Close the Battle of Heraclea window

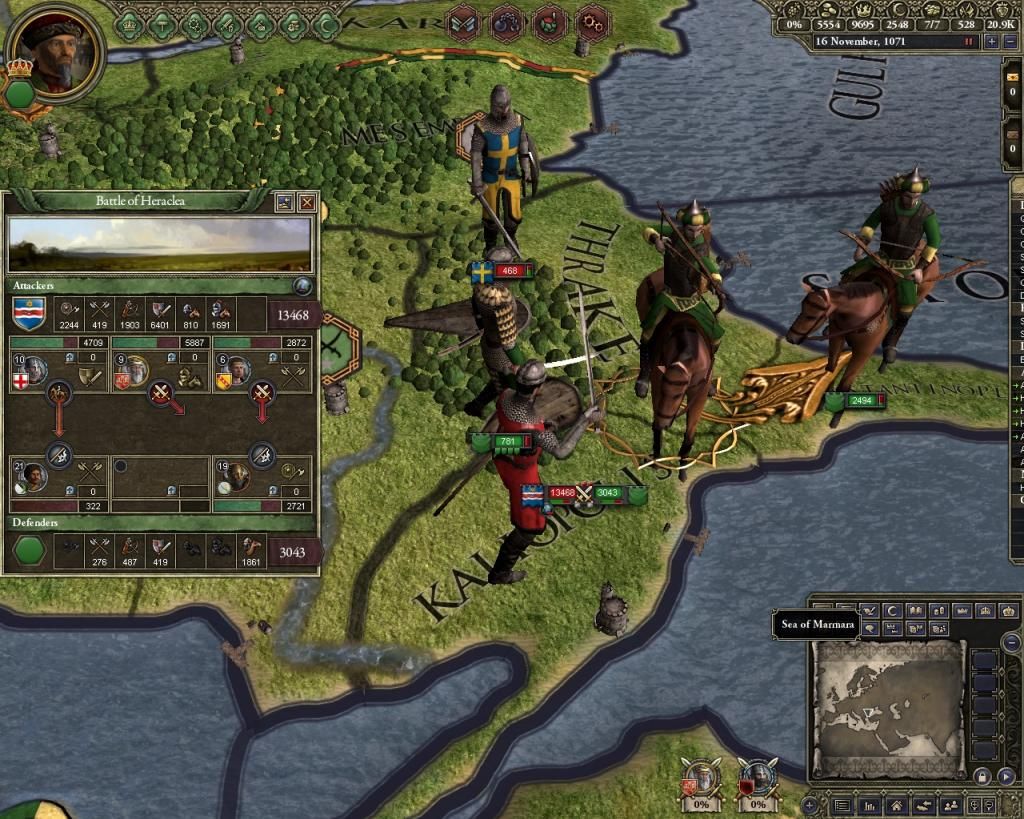pos(307,202)
